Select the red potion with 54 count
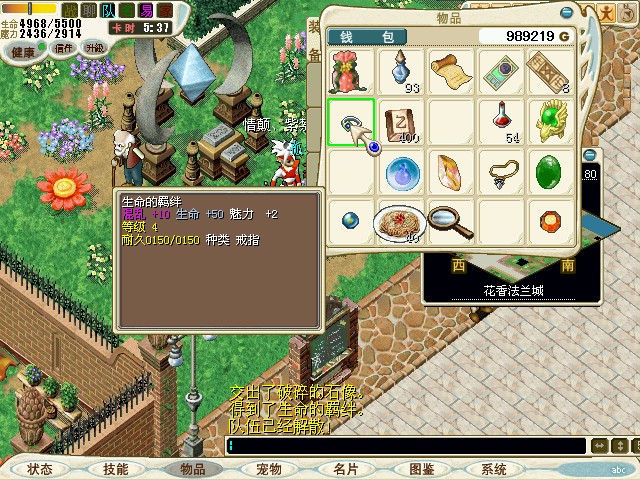Viewport: 640px width, 480px height. pyautogui.click(x=501, y=122)
